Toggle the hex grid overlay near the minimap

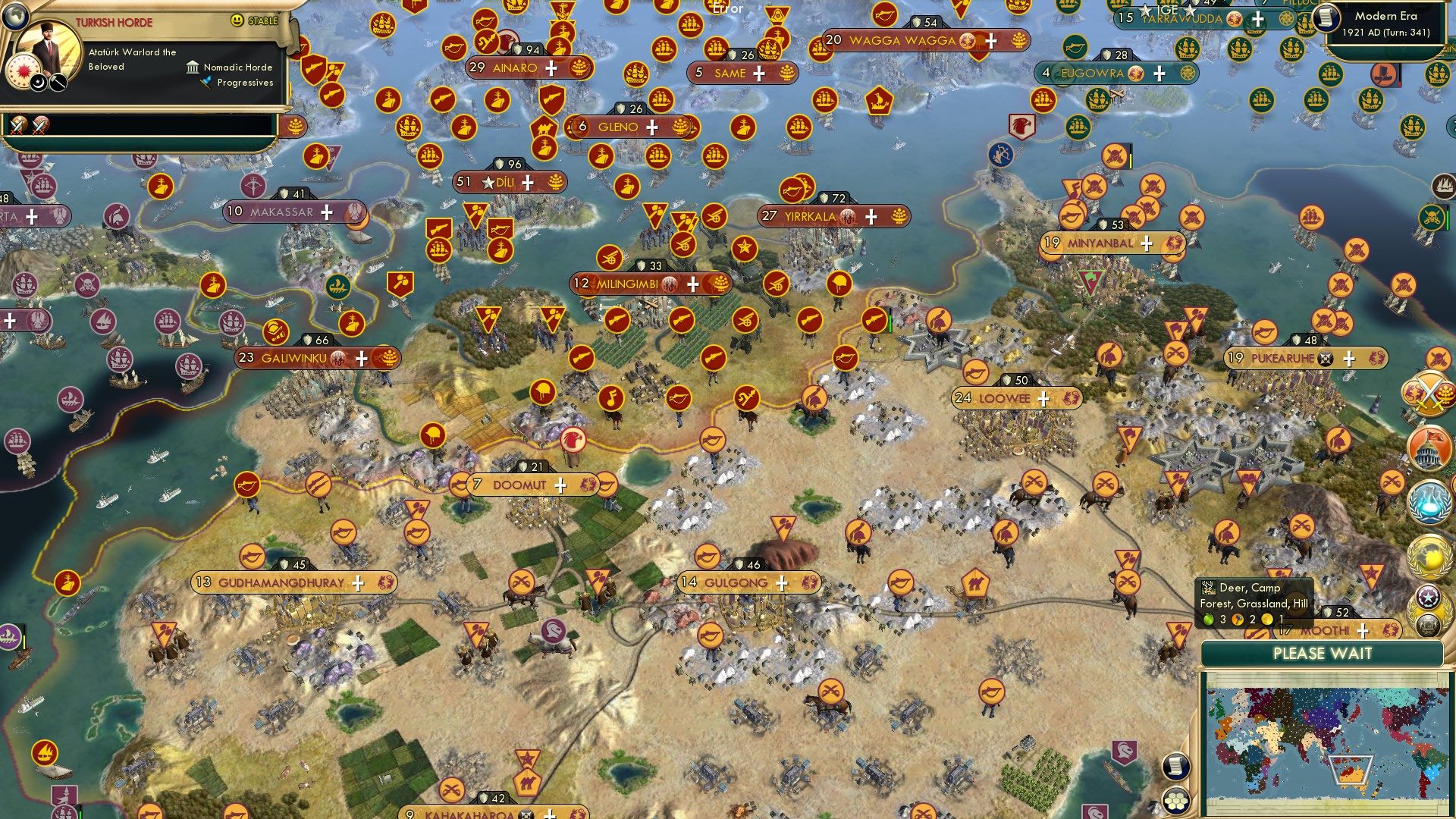tap(1175, 801)
